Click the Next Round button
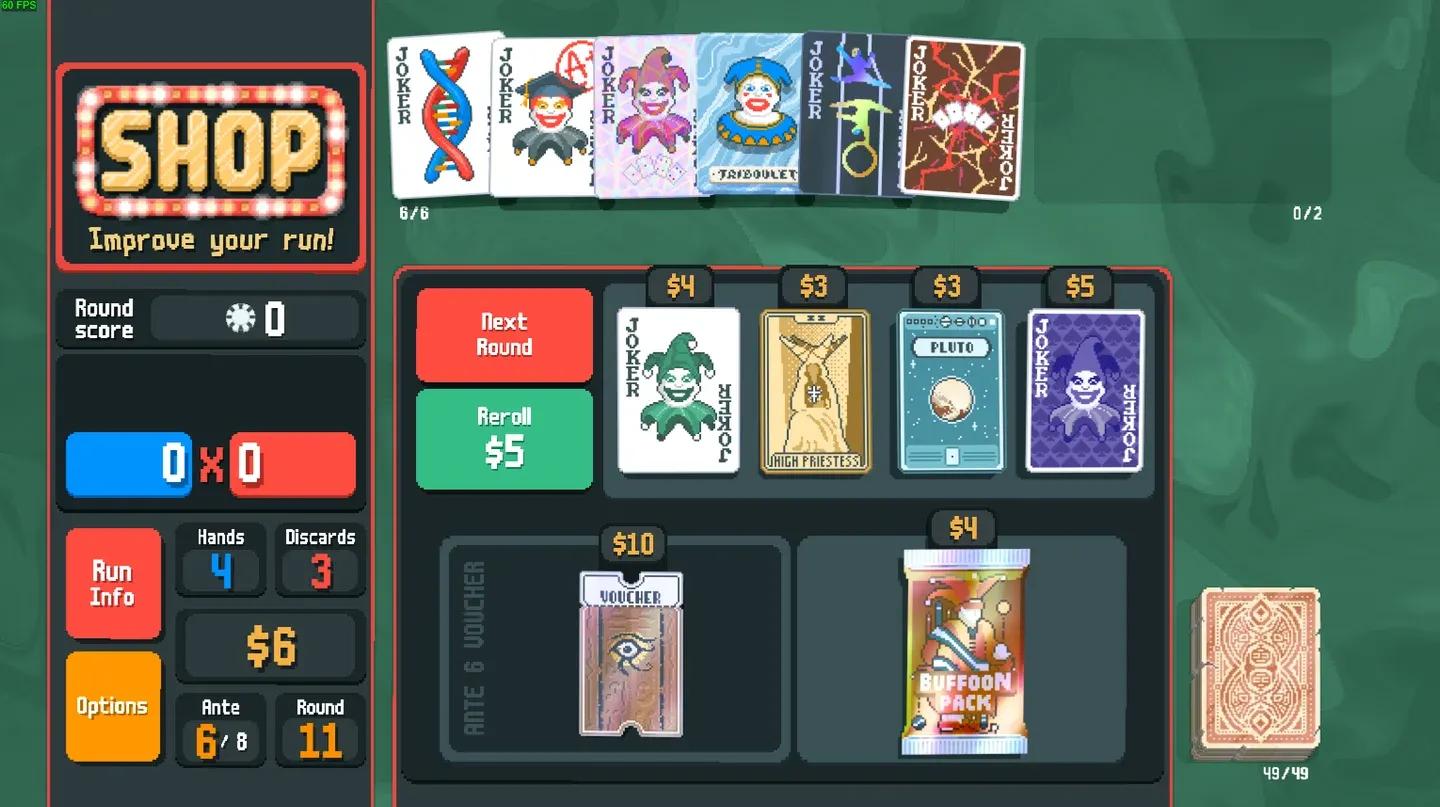The image size is (1440, 807). pyautogui.click(x=504, y=336)
